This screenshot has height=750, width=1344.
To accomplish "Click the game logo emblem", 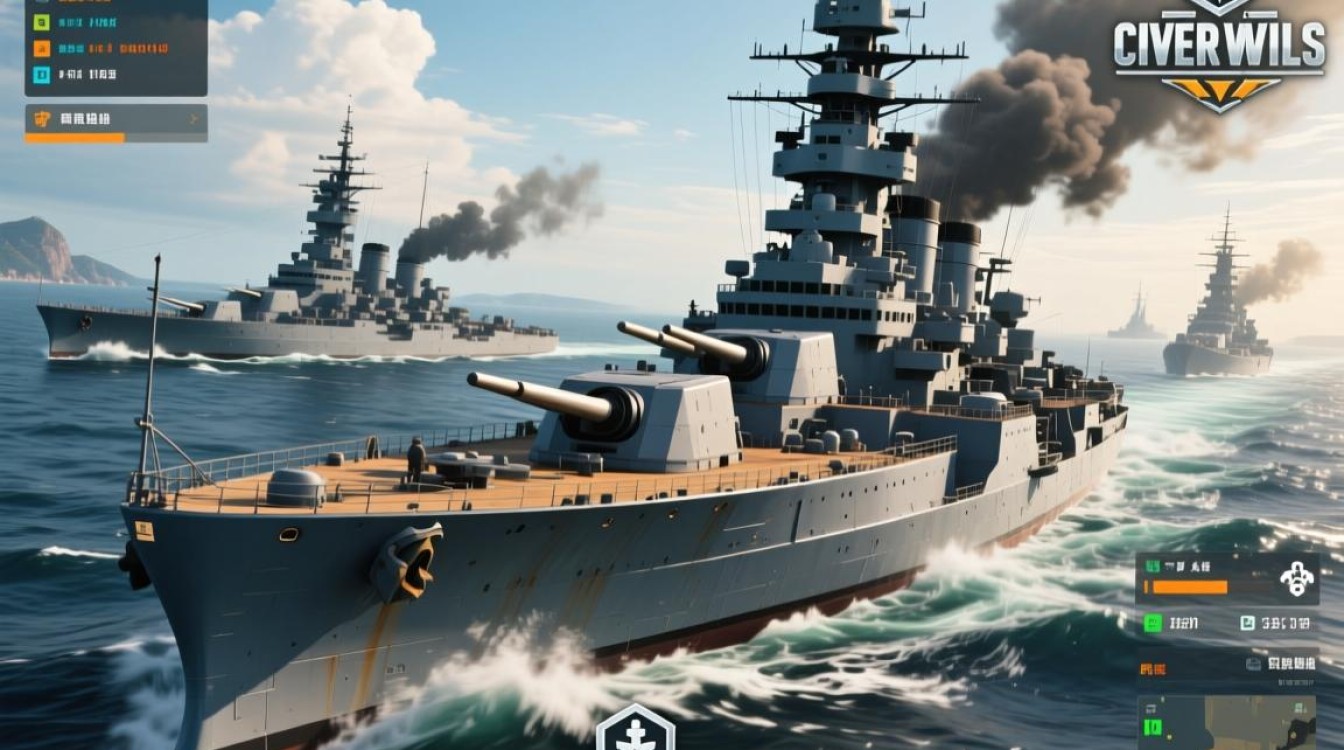I will point(1220,52).
